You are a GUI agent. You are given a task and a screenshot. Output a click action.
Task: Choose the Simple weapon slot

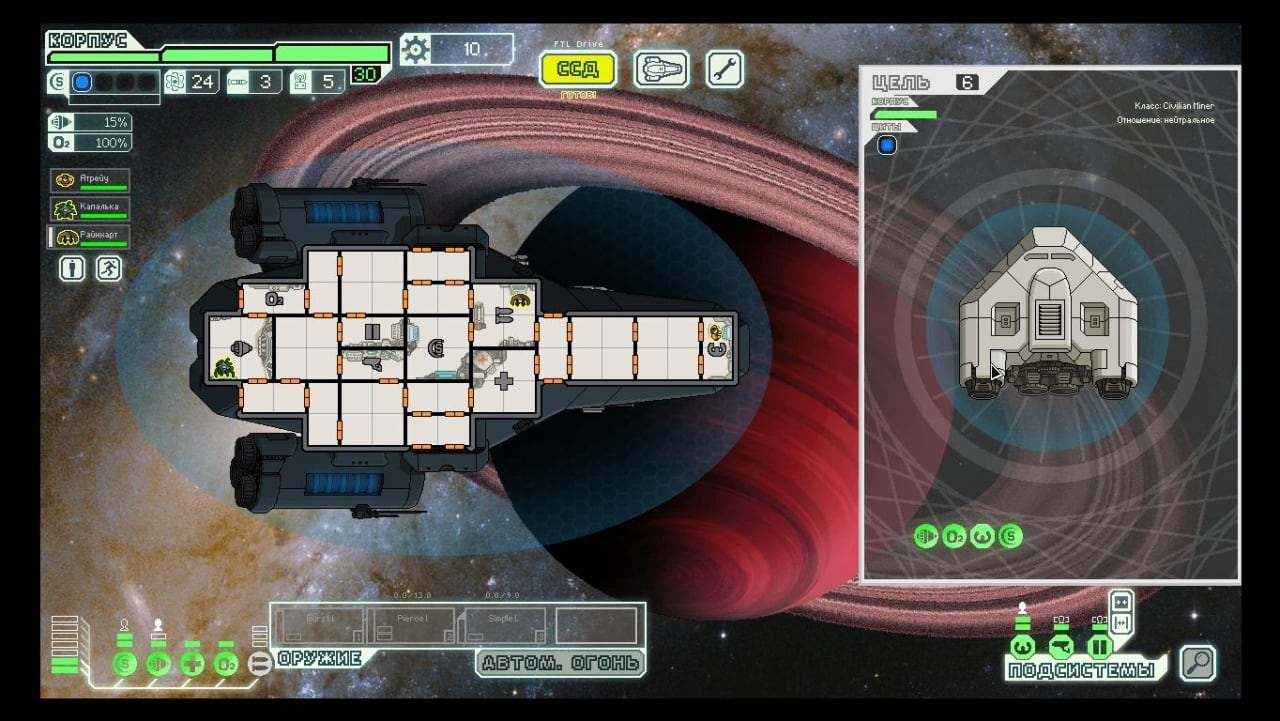(503, 626)
